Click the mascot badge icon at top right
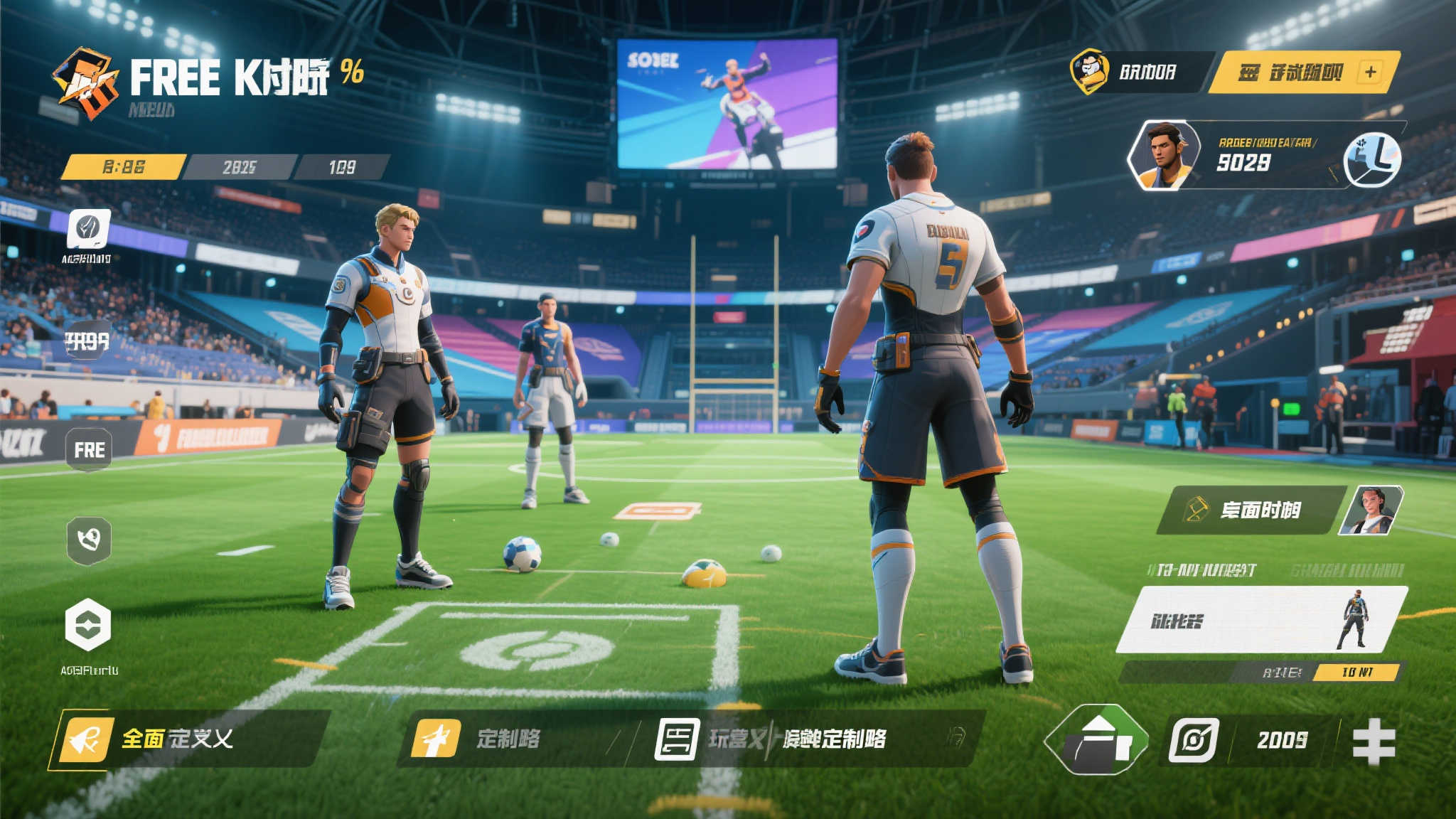1456x819 pixels. coord(1089,71)
